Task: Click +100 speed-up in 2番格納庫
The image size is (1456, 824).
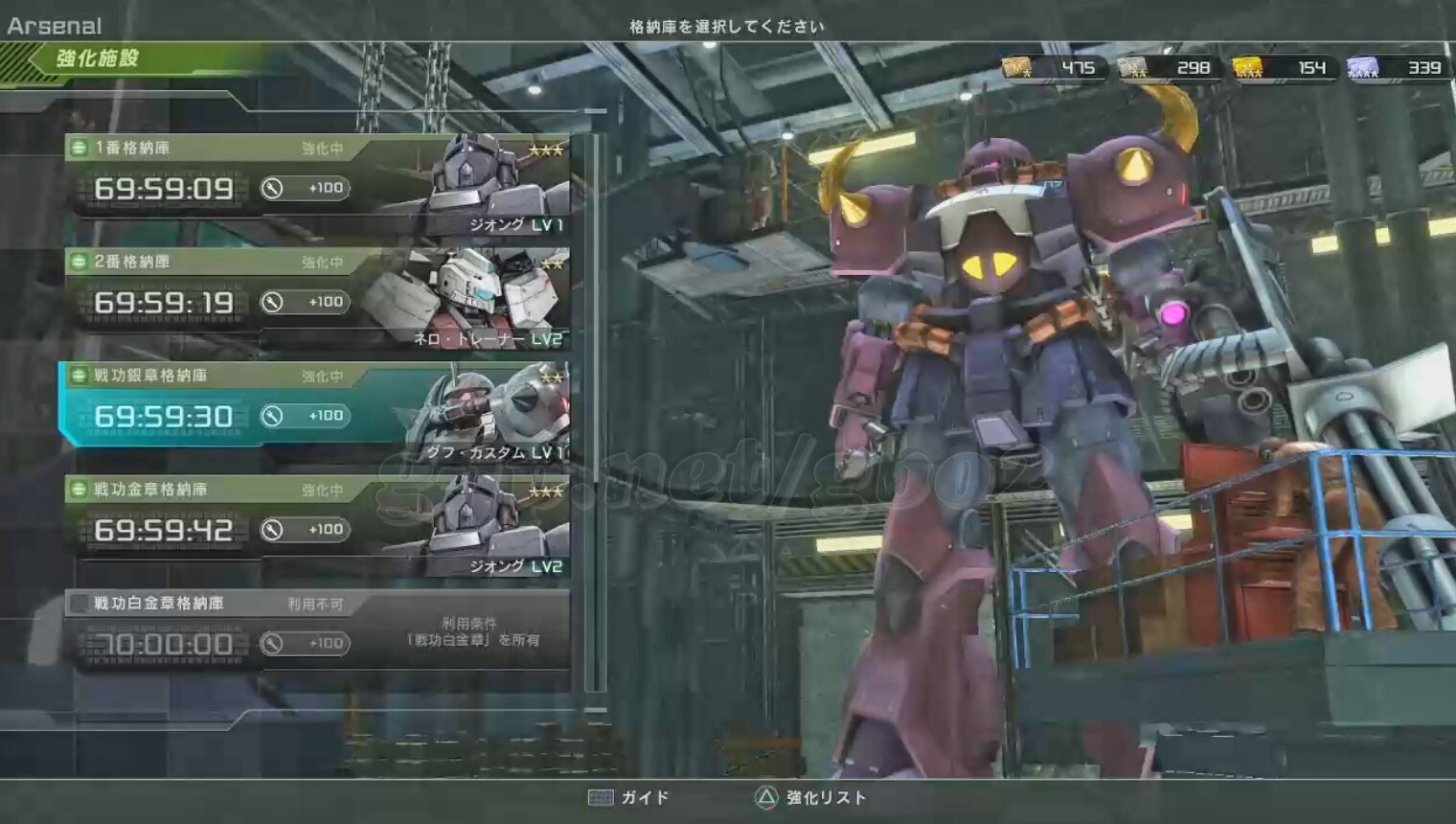Action: pyautogui.click(x=305, y=302)
